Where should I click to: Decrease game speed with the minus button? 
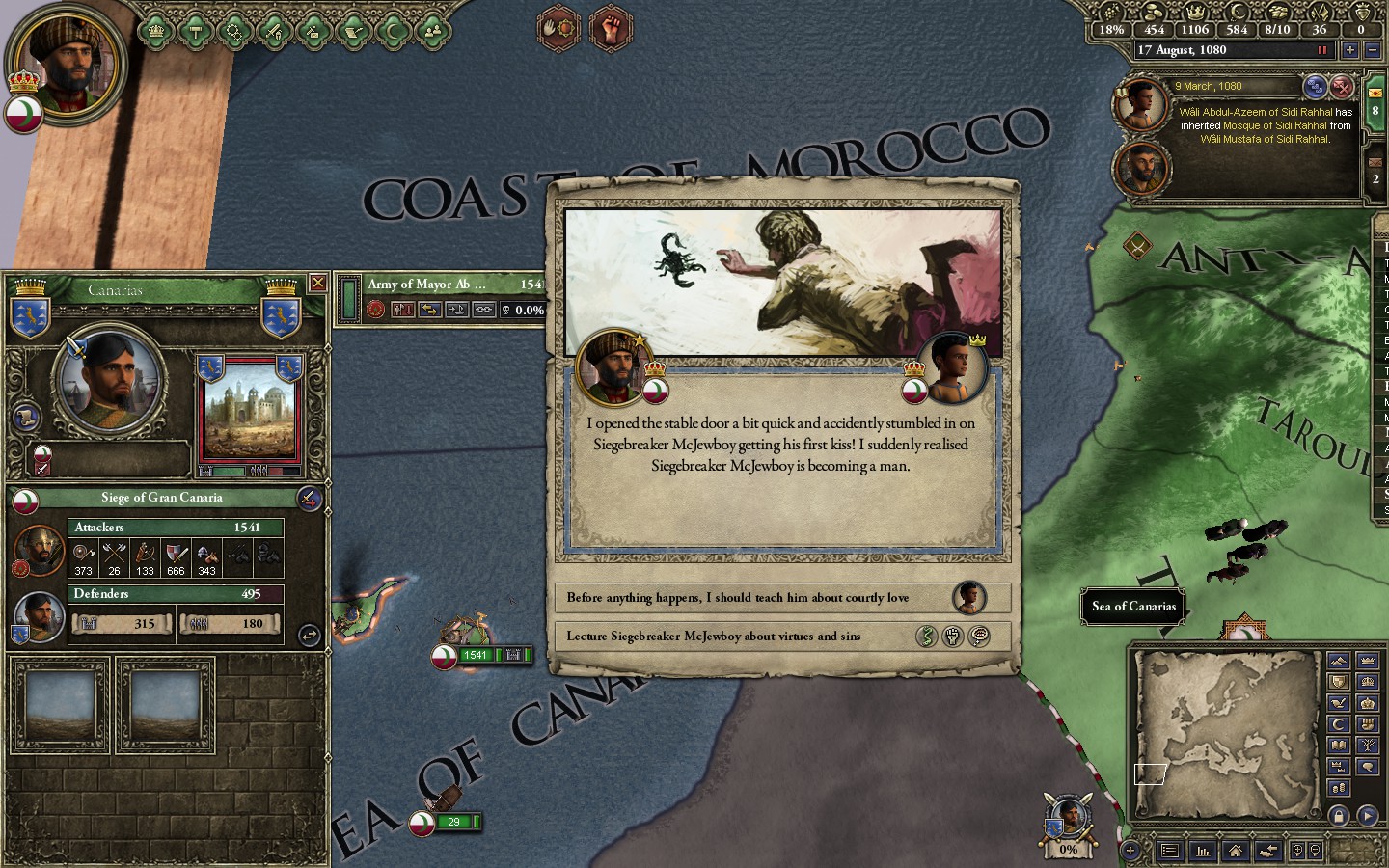1372,50
